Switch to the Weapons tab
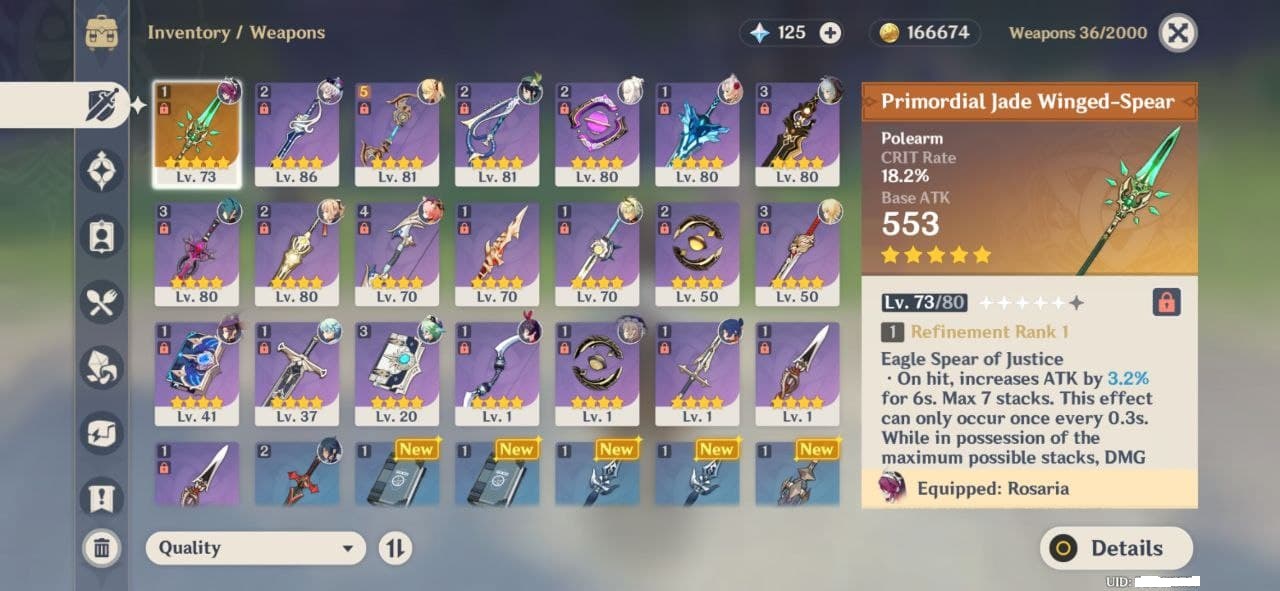1280x591 pixels. point(102,105)
